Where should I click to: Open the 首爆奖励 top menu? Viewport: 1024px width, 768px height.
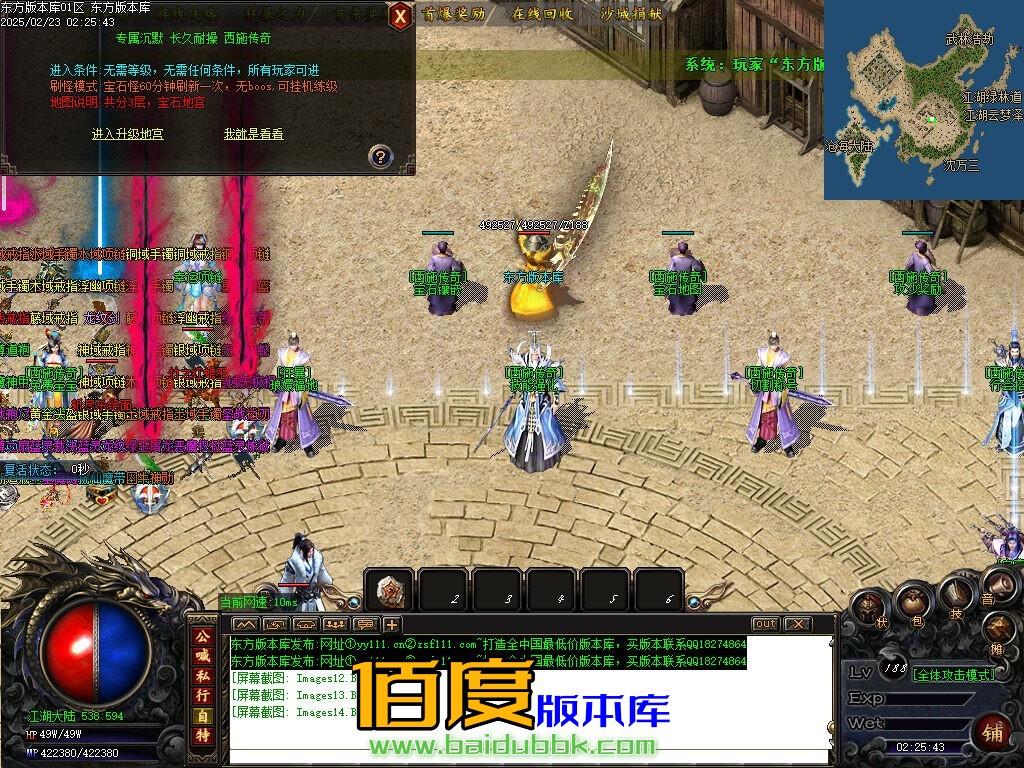click(x=454, y=14)
